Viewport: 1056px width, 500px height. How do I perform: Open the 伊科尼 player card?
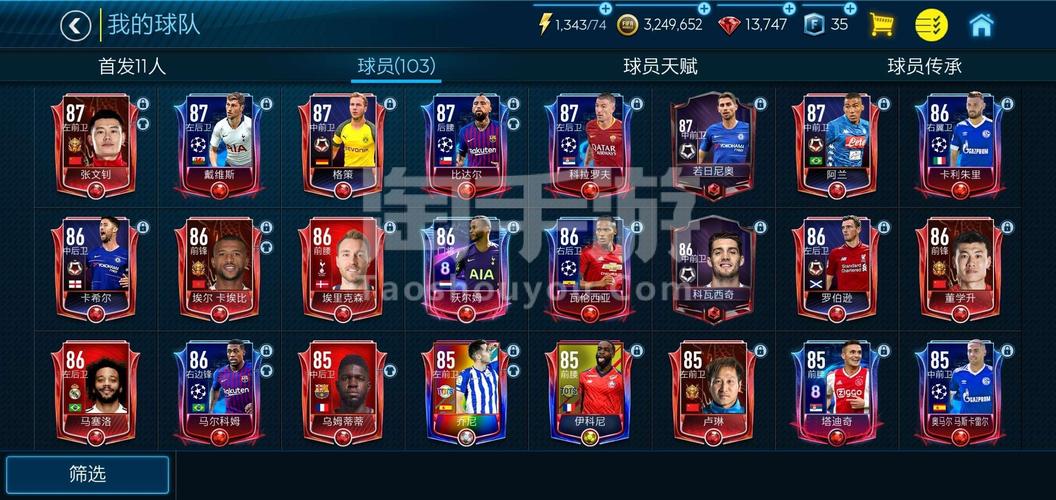[x=590, y=391]
